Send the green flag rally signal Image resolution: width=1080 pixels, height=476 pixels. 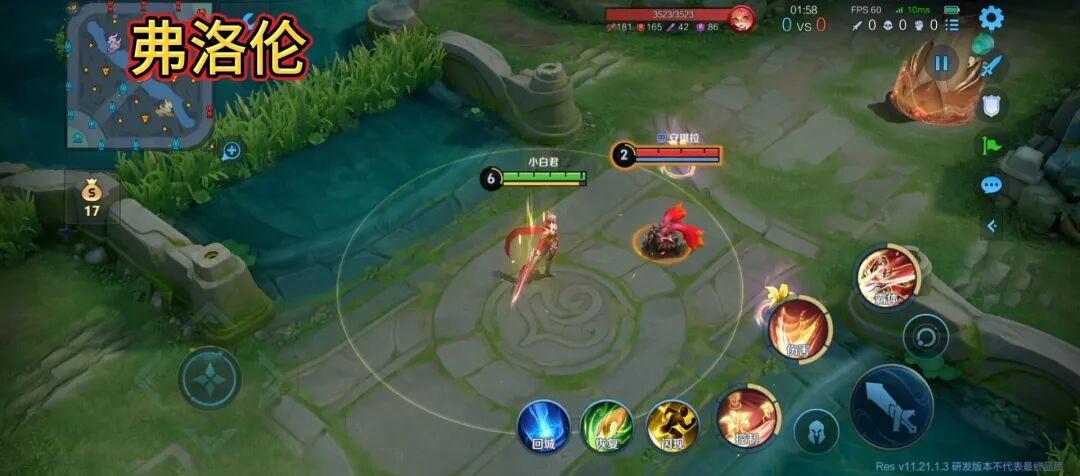[x=991, y=145]
